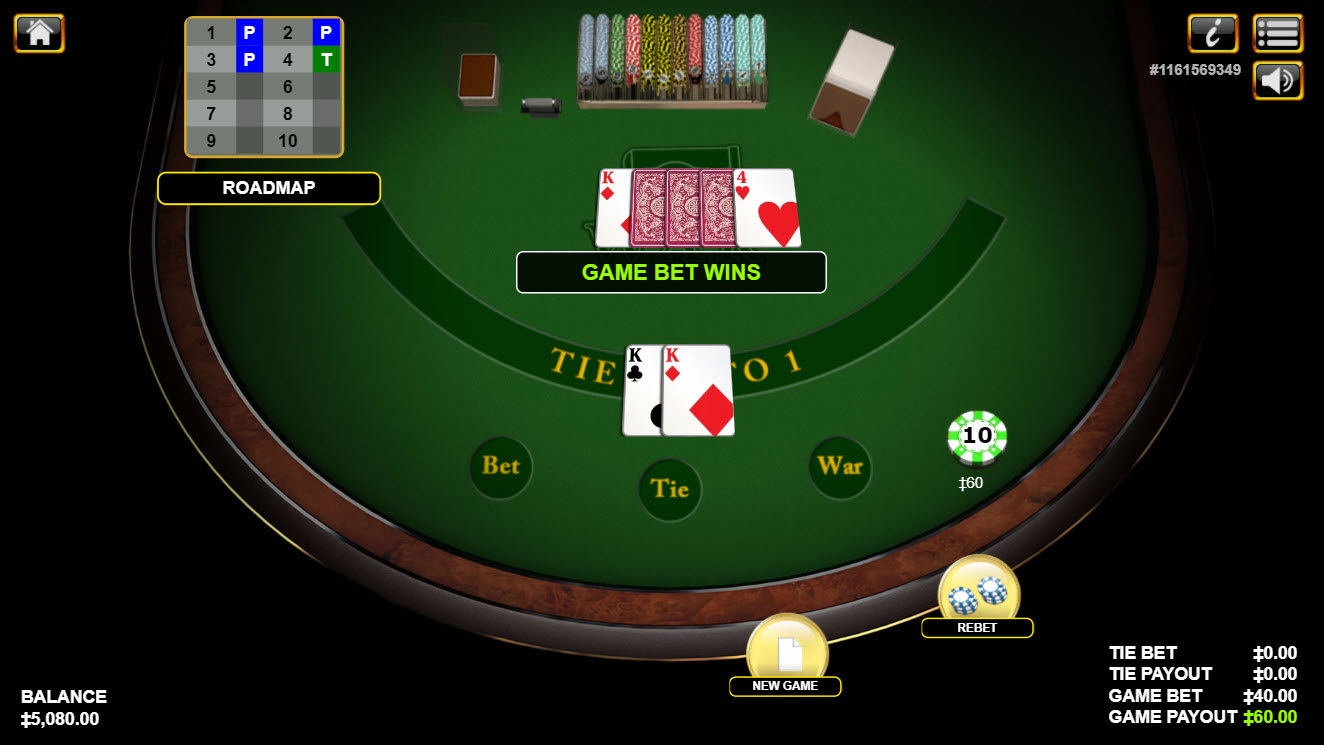Place a chip on the Tie circle
The height and width of the screenshot is (745, 1324).
670,489
